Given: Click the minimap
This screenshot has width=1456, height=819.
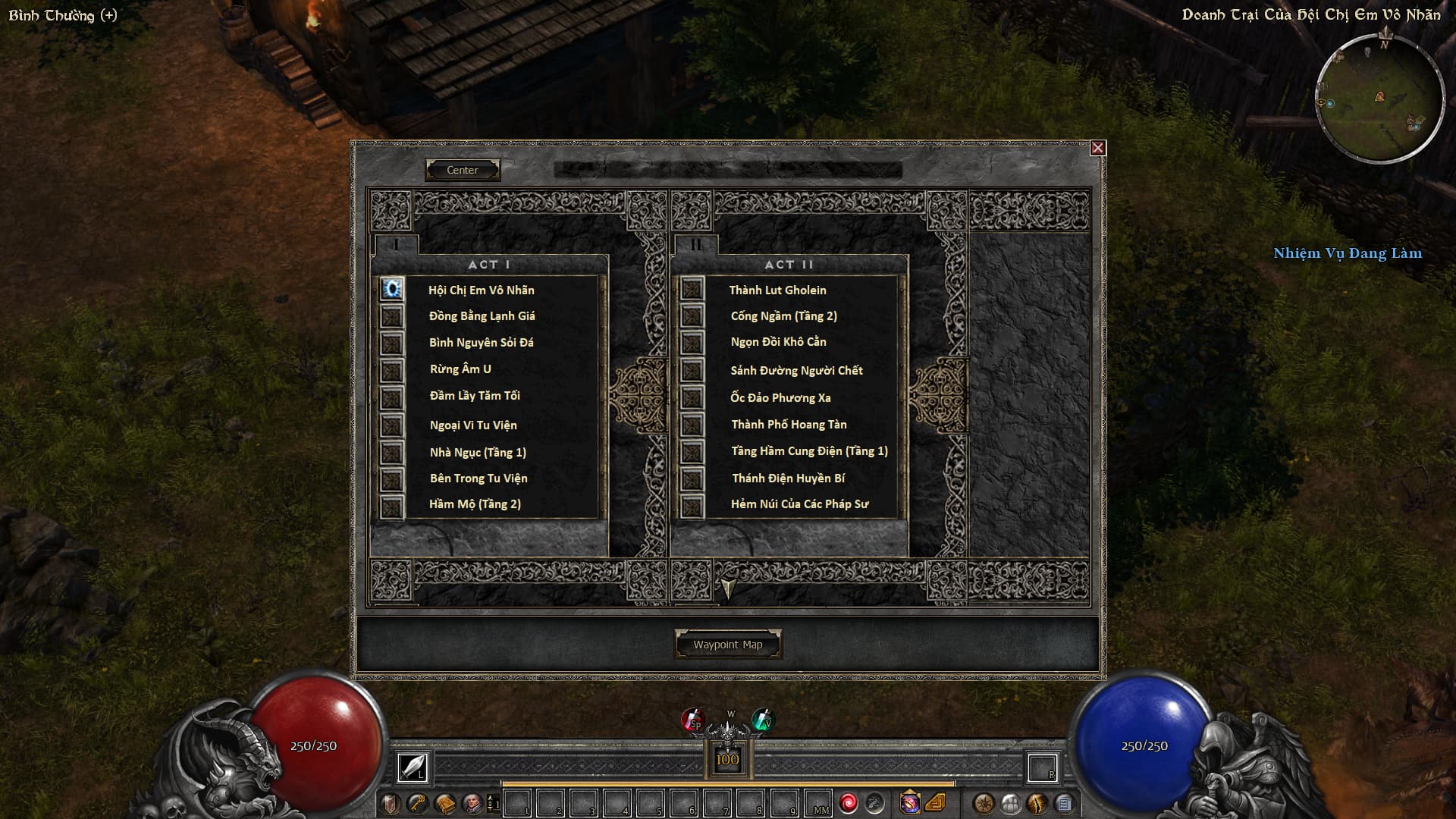Looking at the screenshot, I should pos(1379,99).
